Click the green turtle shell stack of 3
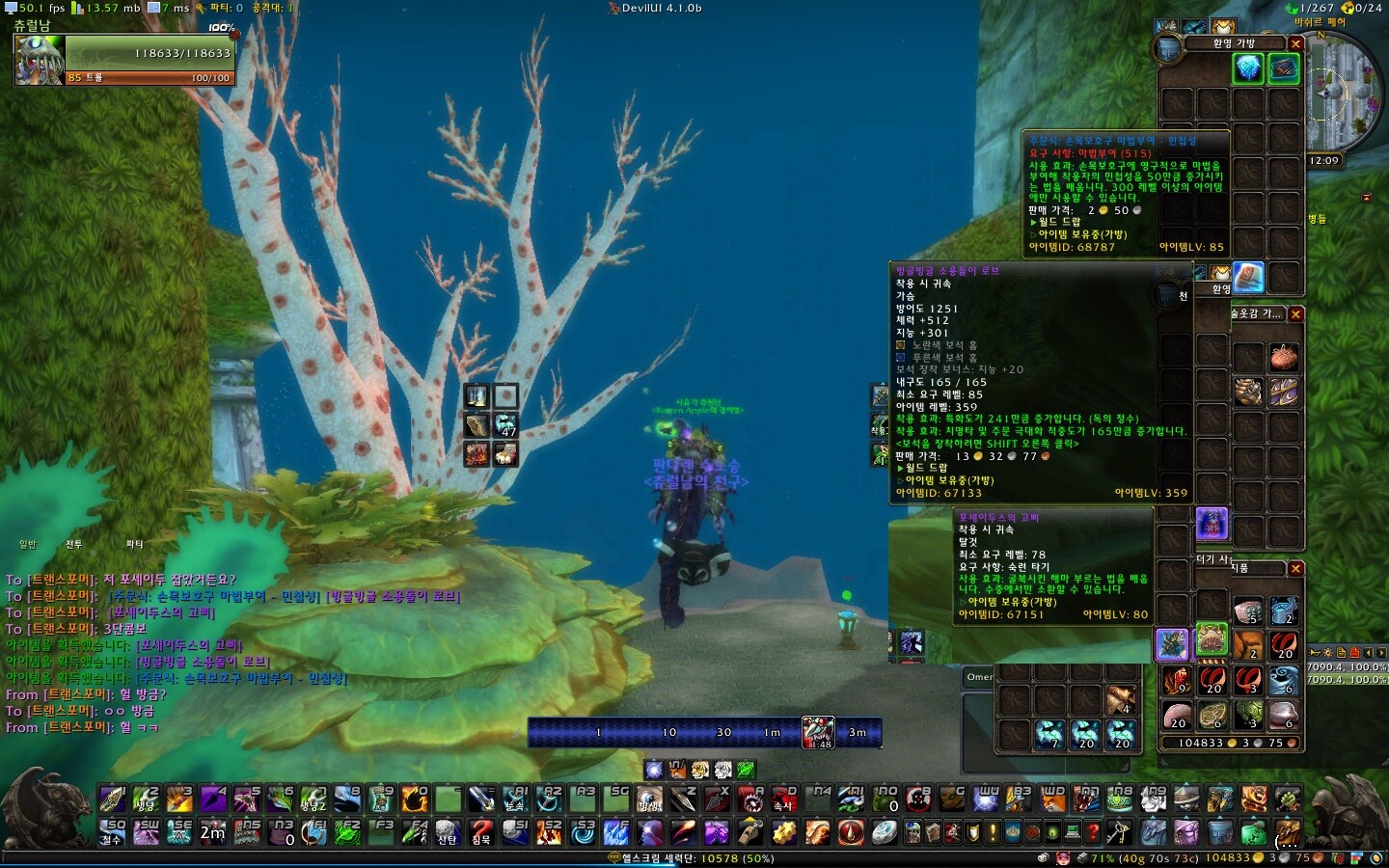The image size is (1389, 868). [x=1248, y=715]
